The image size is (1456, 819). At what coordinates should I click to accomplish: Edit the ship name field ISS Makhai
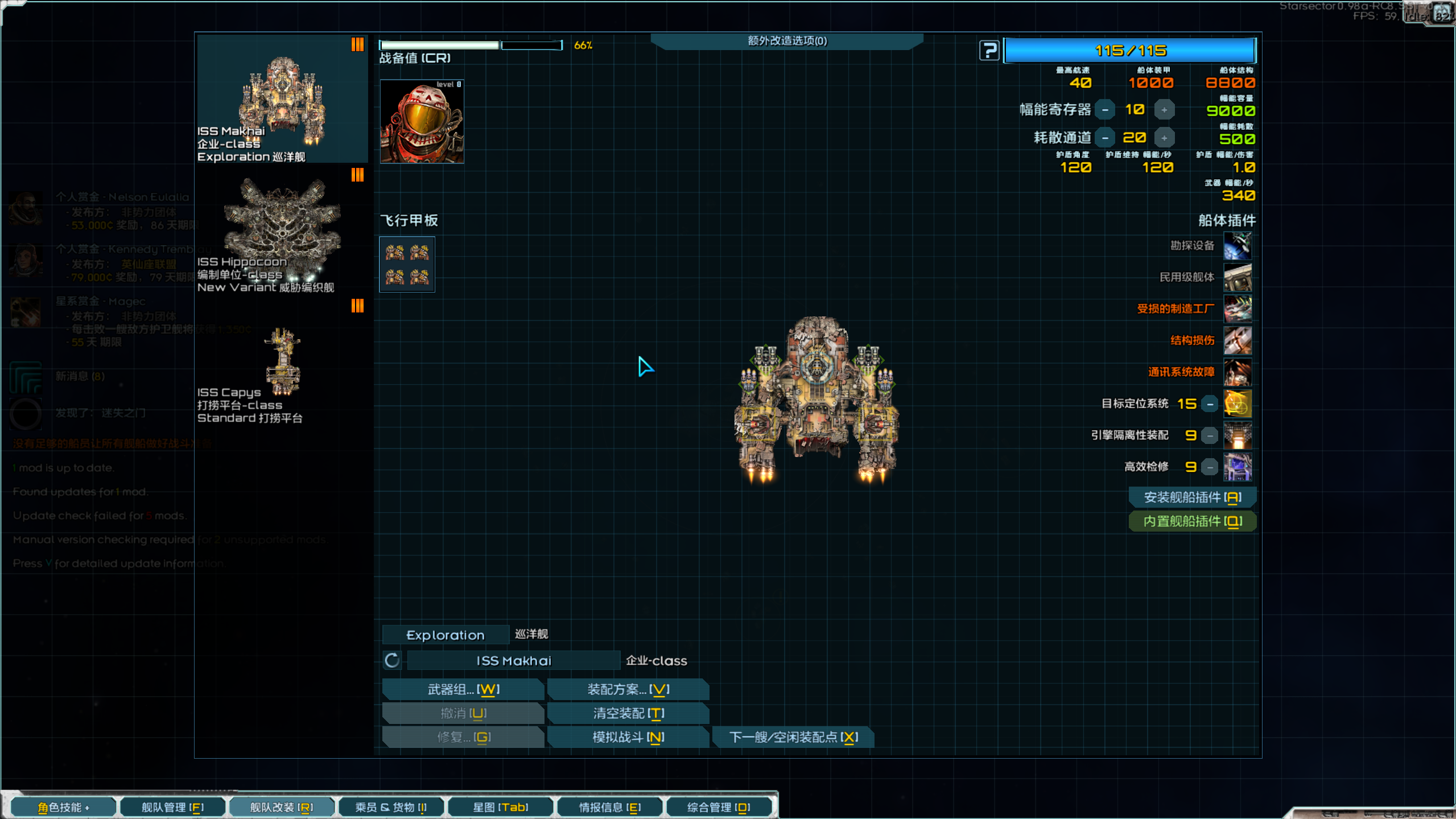tap(513, 661)
